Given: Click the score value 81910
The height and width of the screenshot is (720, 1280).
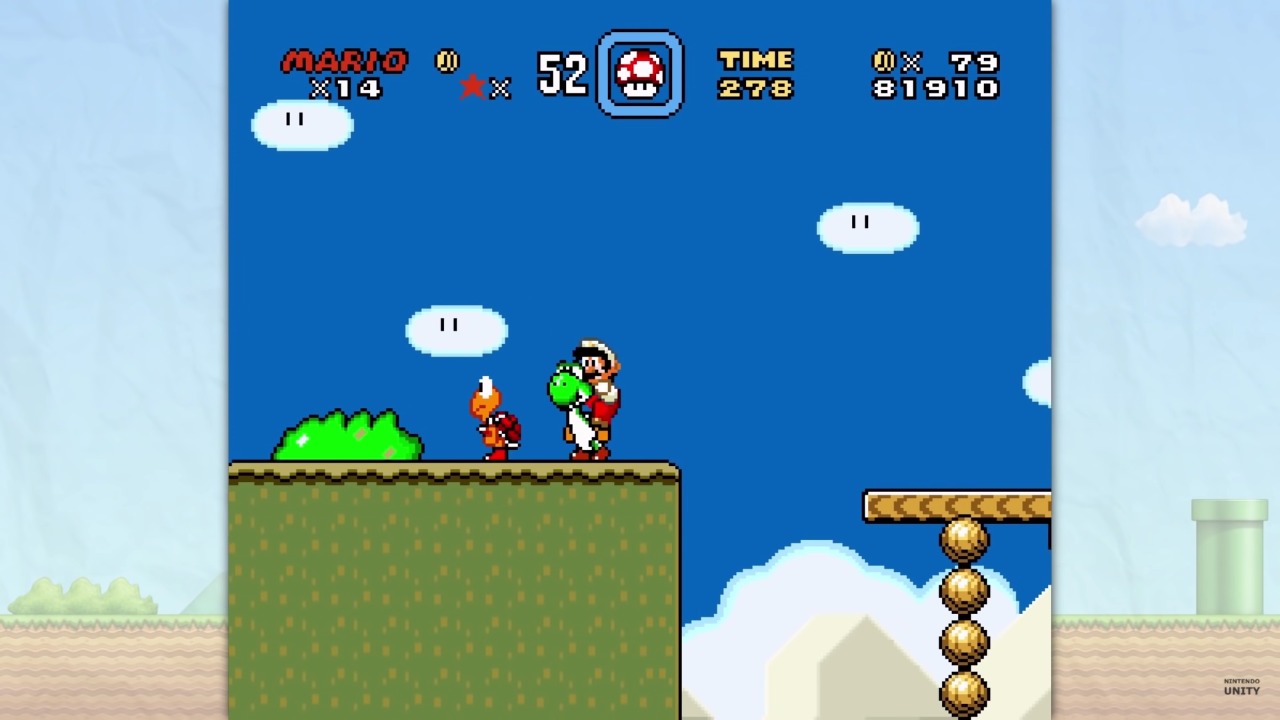Looking at the screenshot, I should tap(935, 89).
